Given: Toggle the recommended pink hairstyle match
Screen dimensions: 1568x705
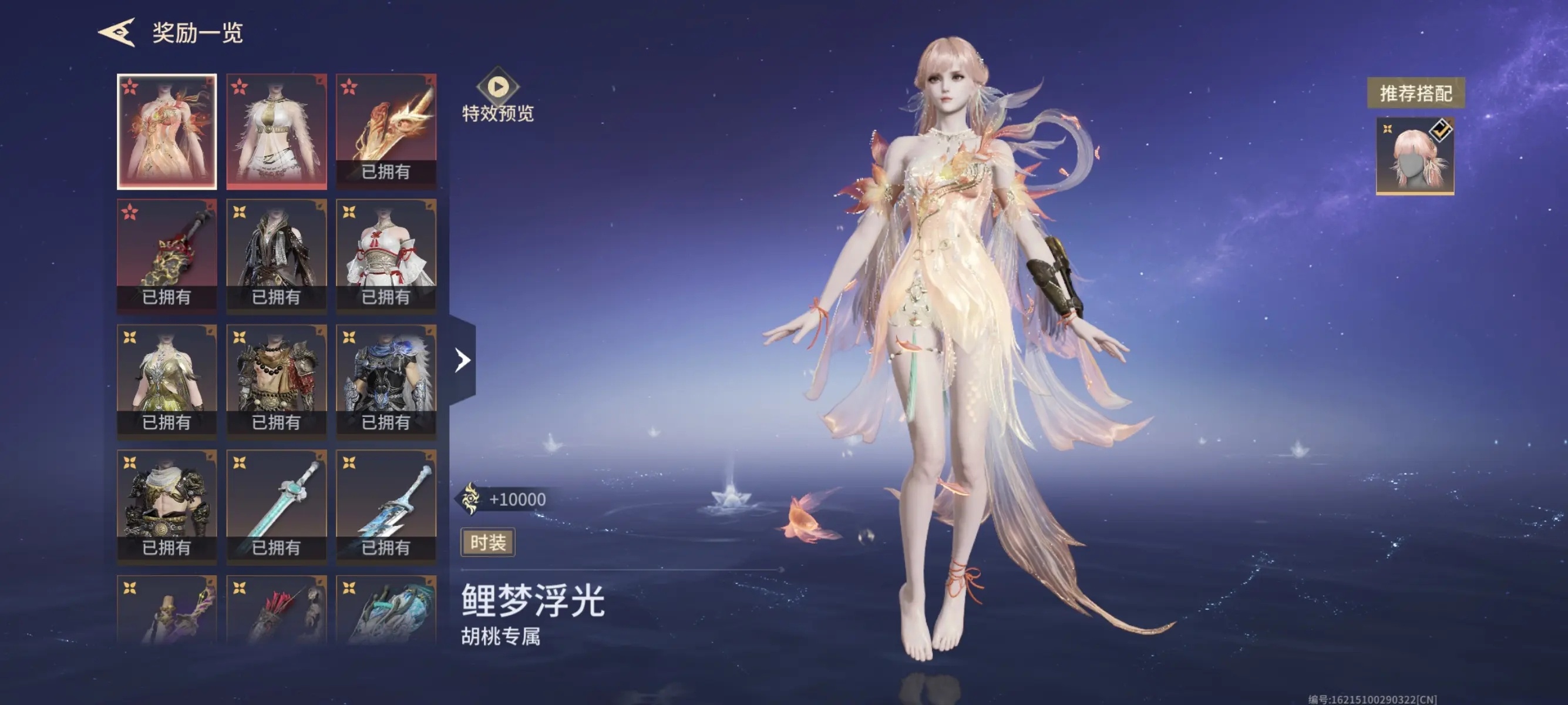Looking at the screenshot, I should pos(1415,156).
